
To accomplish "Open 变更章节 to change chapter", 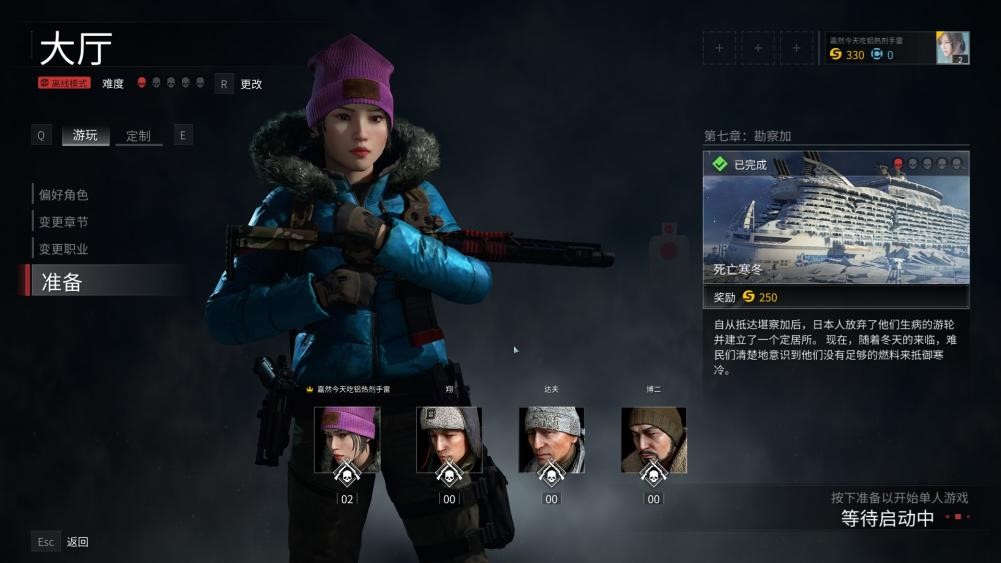I will coord(63,222).
